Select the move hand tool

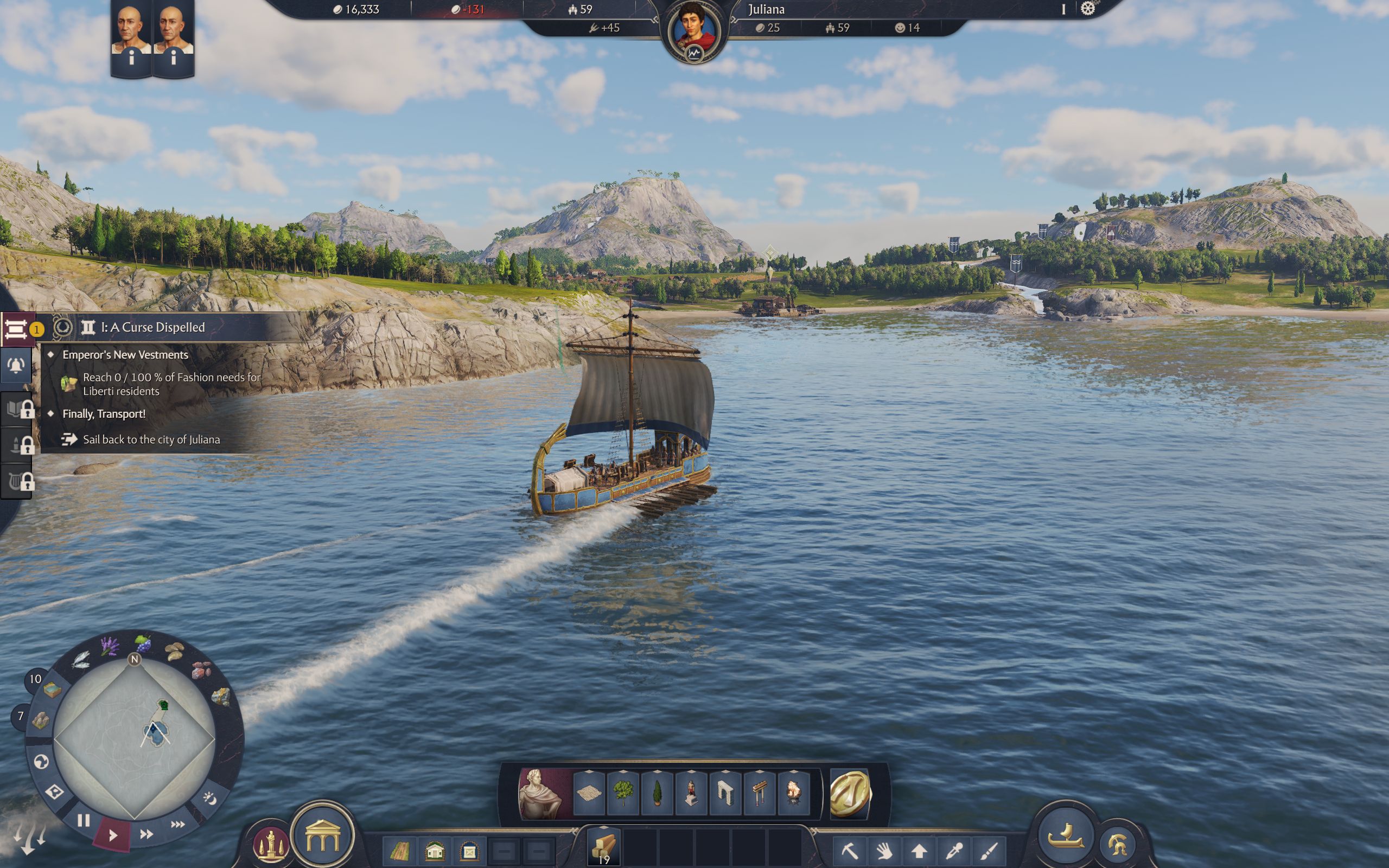click(x=885, y=851)
